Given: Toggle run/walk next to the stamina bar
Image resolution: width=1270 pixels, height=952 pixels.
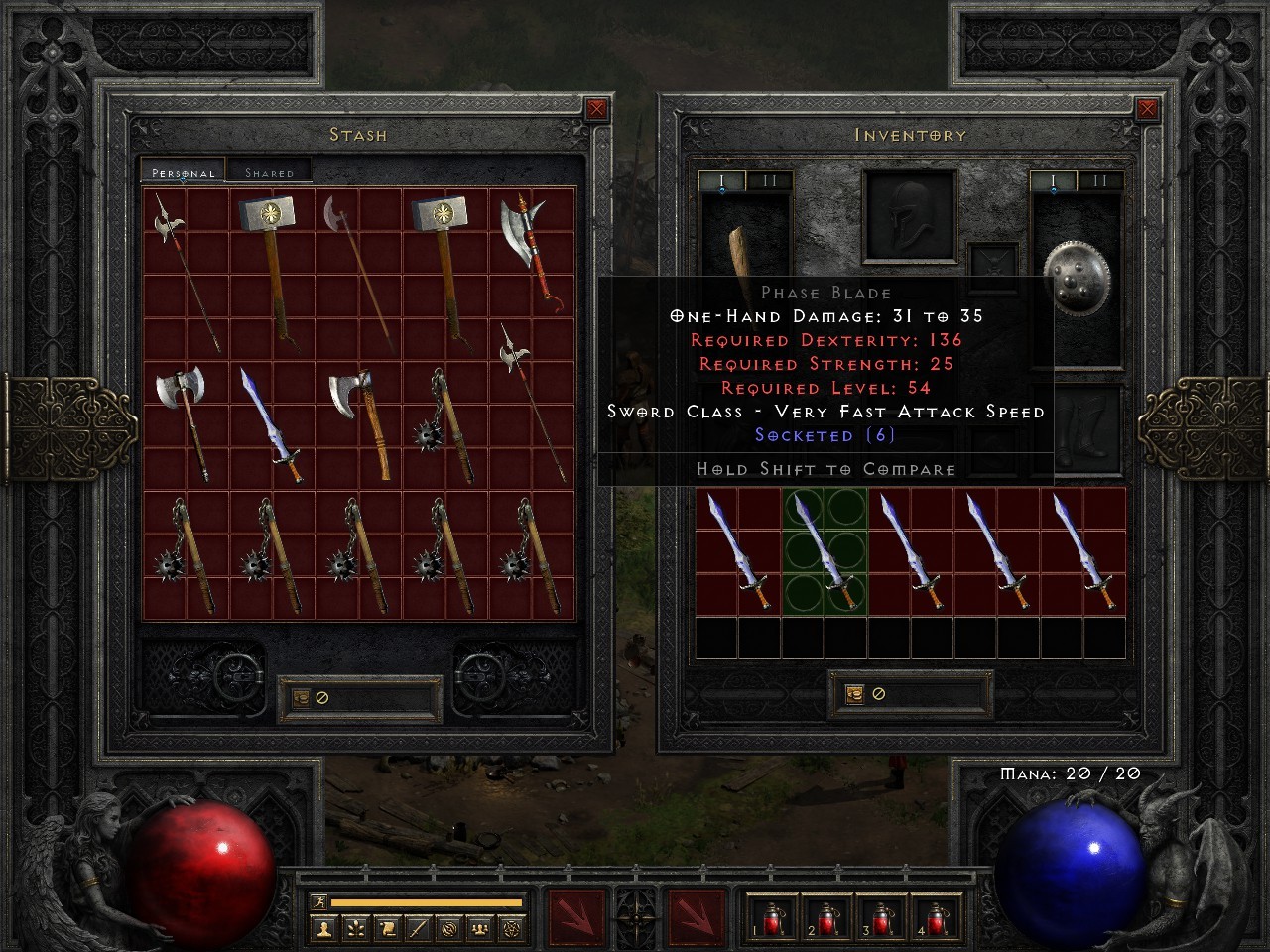Looking at the screenshot, I should 319,900.
